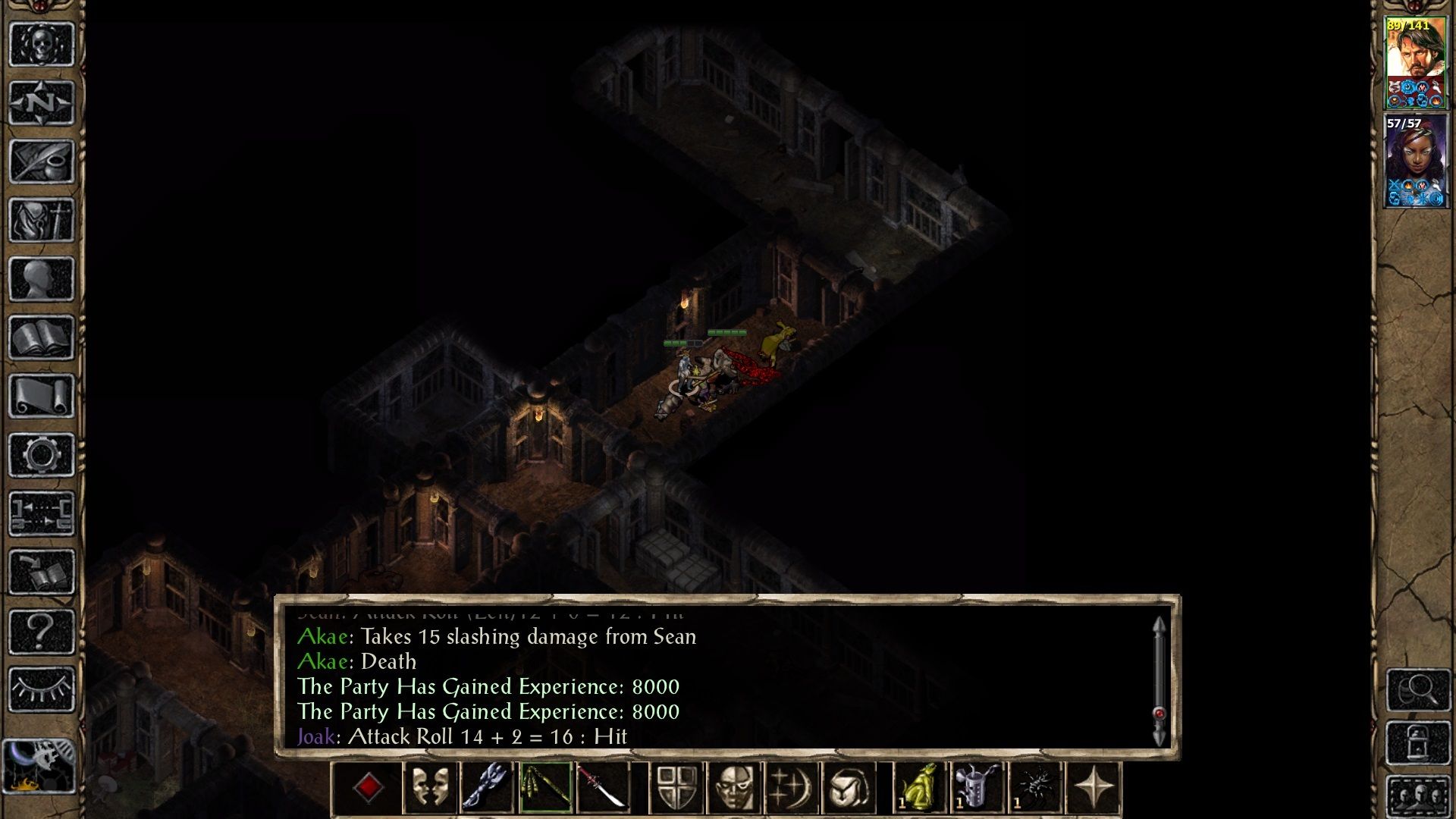Select the nunchaku quick weapon slot
The image size is (1456, 819).
[x=546, y=787]
